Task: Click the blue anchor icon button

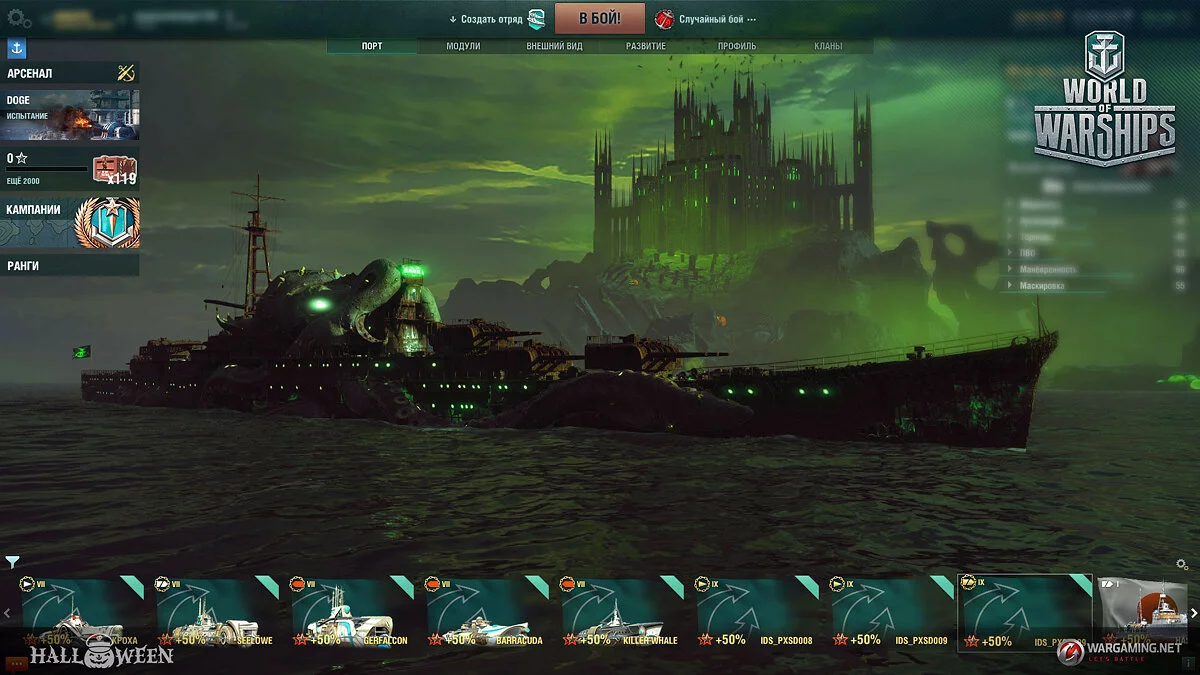Action: coord(16,48)
